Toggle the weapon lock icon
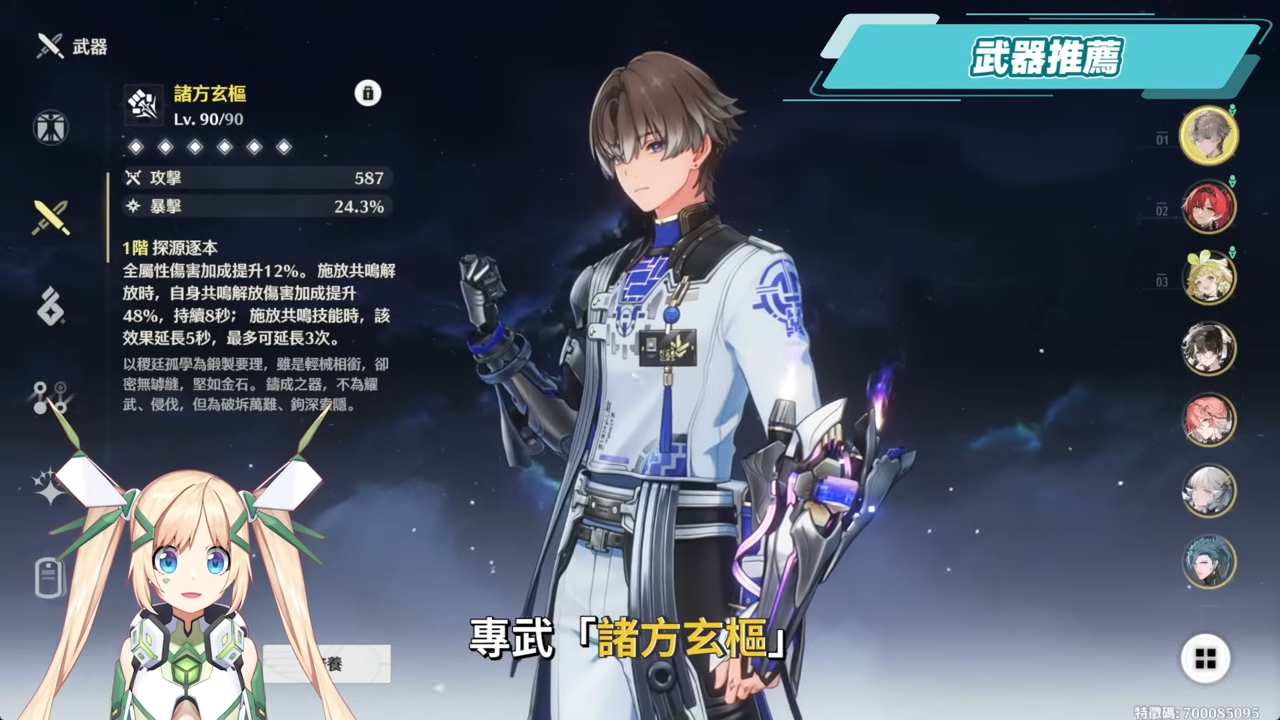1280x720 pixels. coord(368,93)
